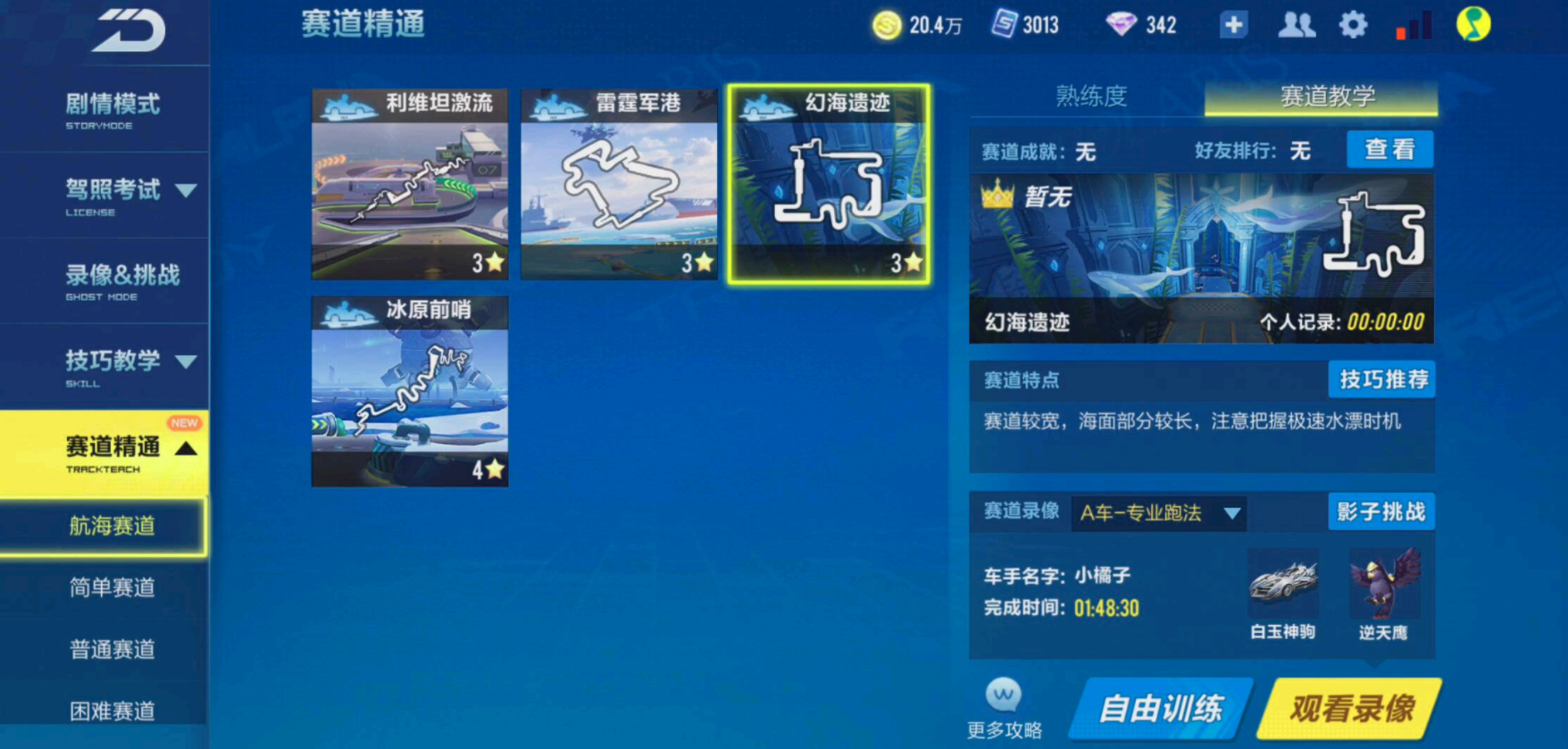The image size is (1568, 749).
Task: Open the 白玉神驹 car thumbnail
Action: 1284,580
